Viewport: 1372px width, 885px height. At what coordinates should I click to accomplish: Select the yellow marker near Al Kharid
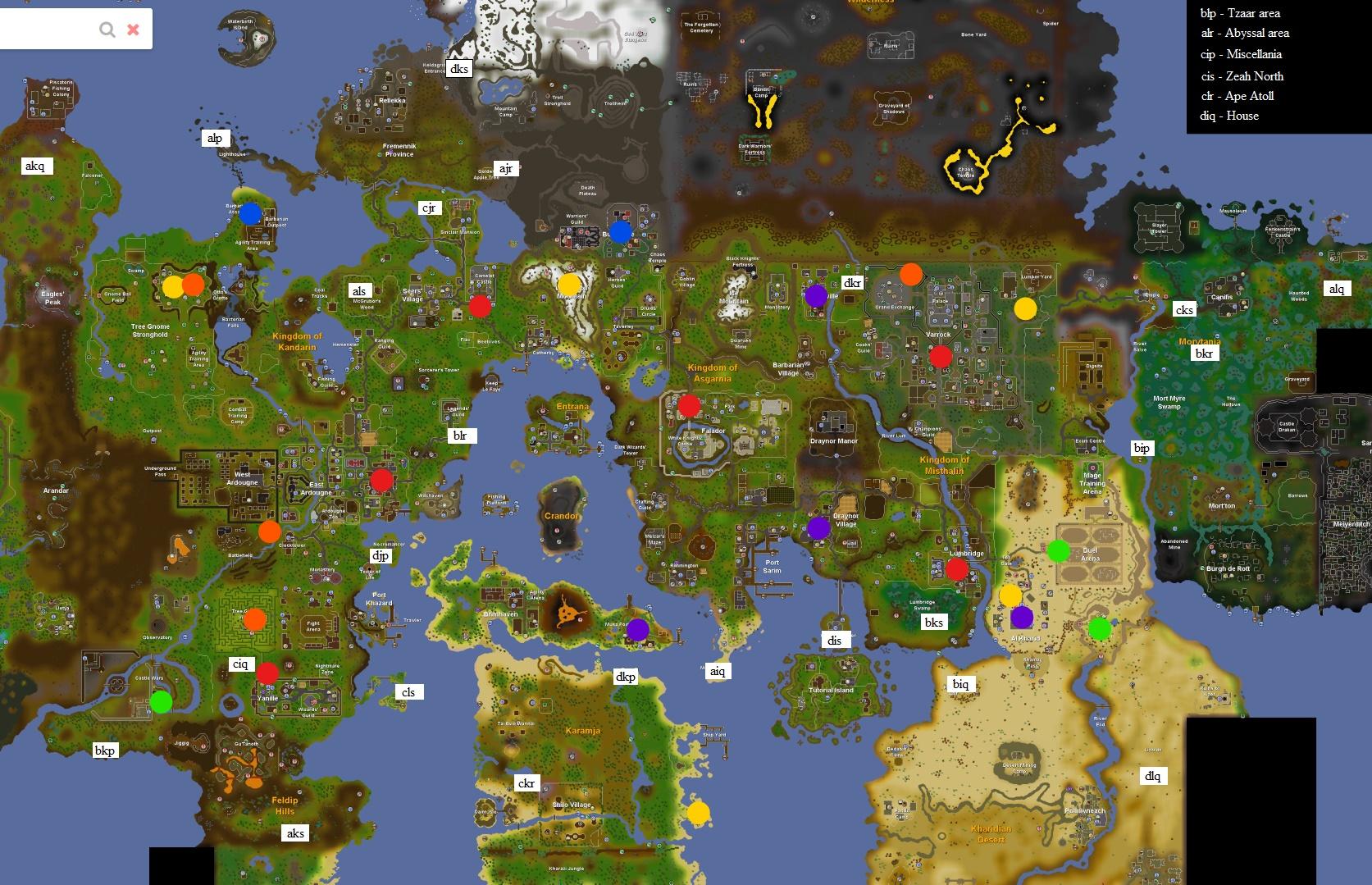tap(1012, 595)
